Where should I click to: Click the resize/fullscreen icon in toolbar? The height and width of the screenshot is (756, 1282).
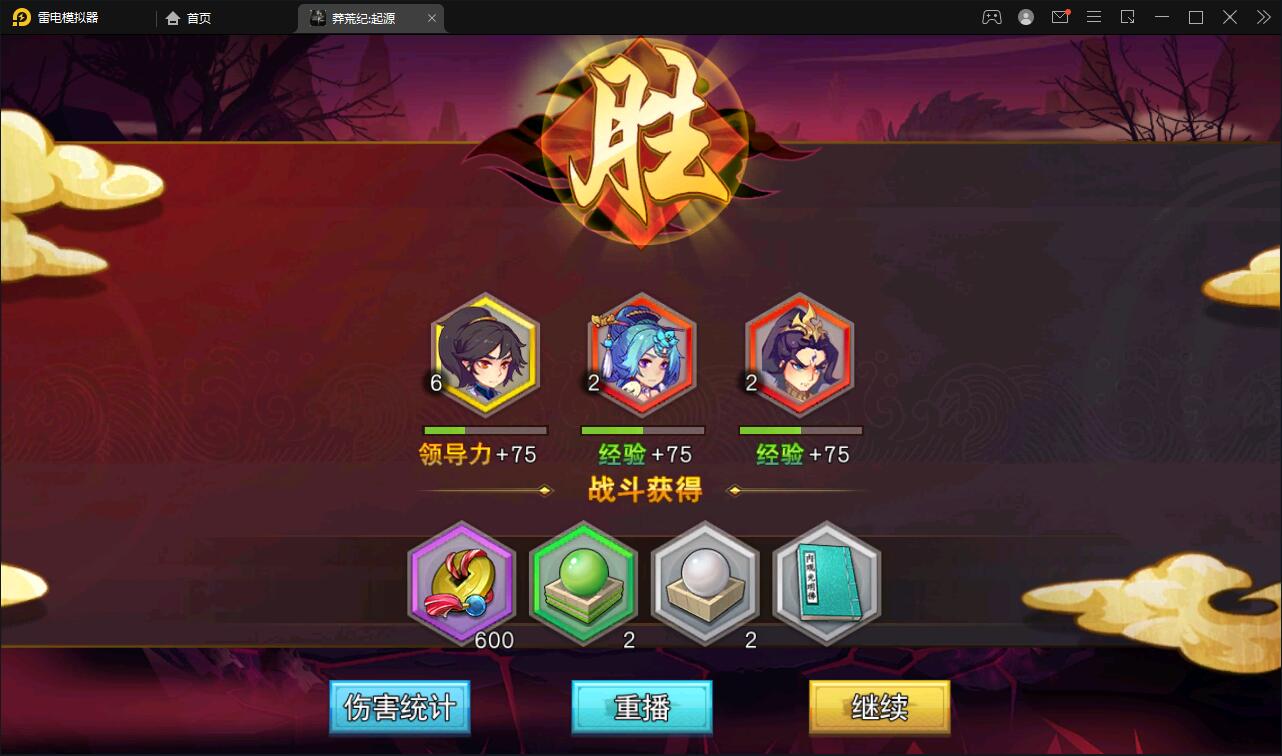click(x=1127, y=17)
